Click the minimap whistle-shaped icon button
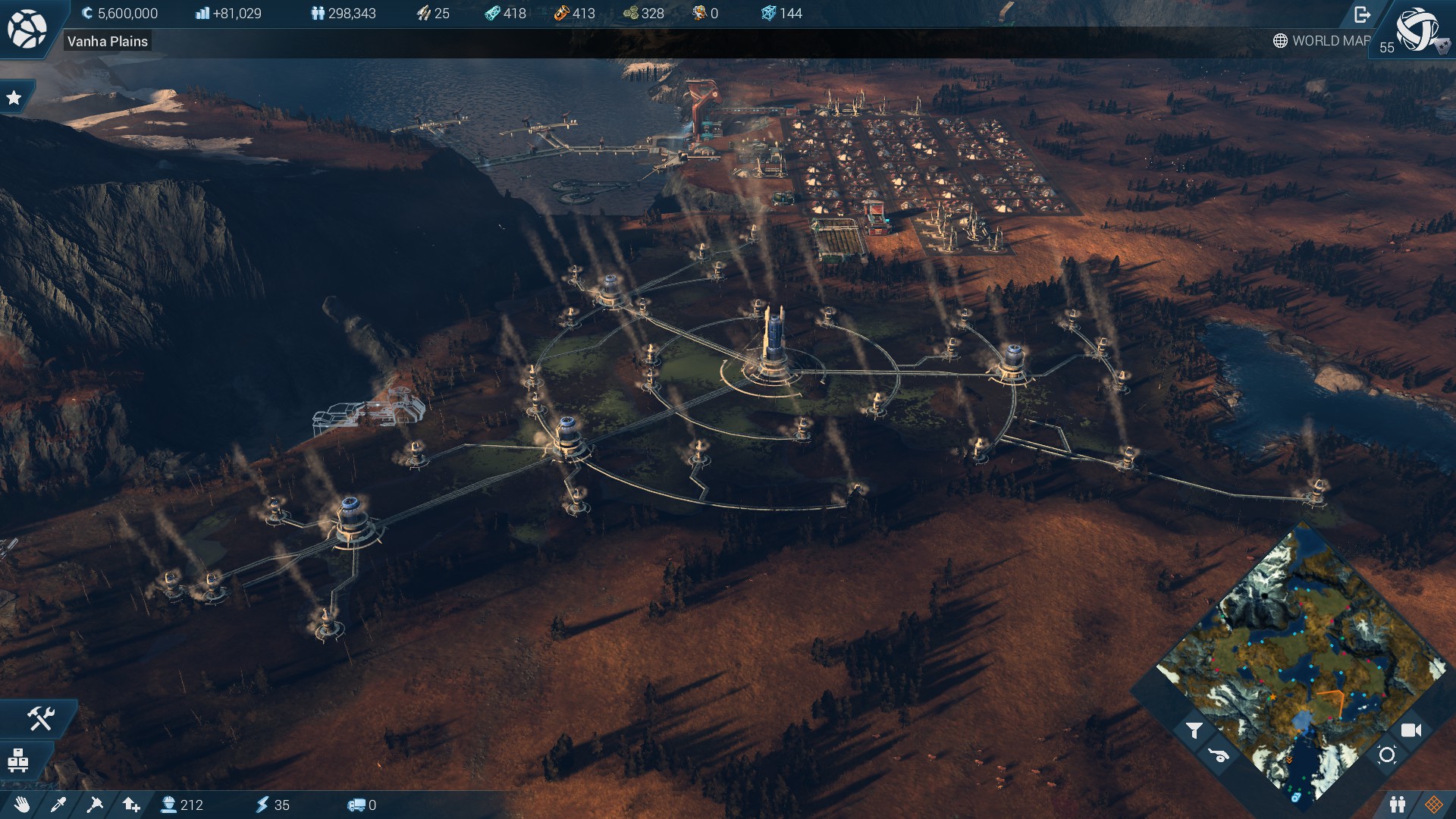 point(1219,755)
